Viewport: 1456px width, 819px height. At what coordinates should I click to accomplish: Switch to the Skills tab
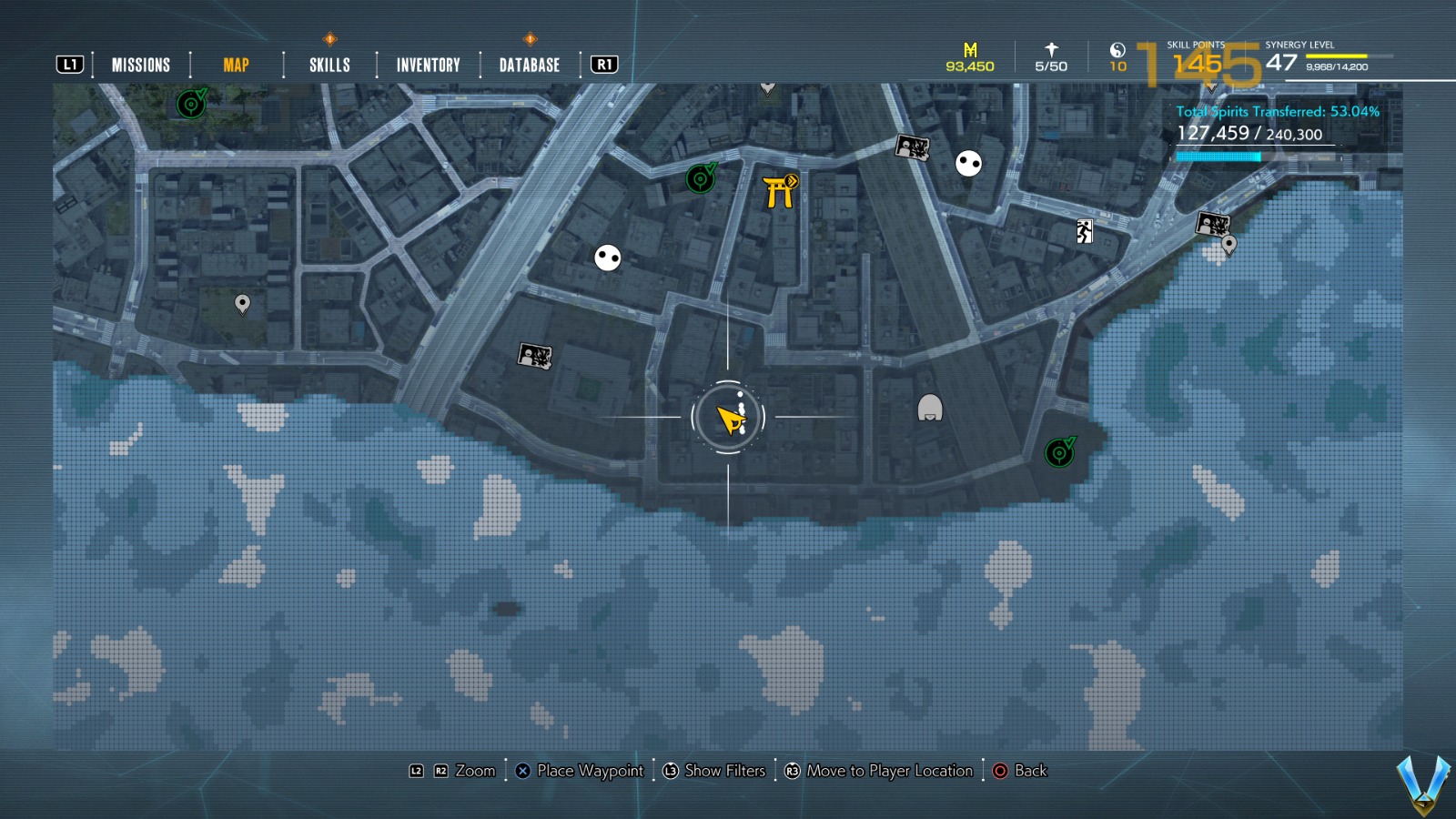pyautogui.click(x=329, y=65)
